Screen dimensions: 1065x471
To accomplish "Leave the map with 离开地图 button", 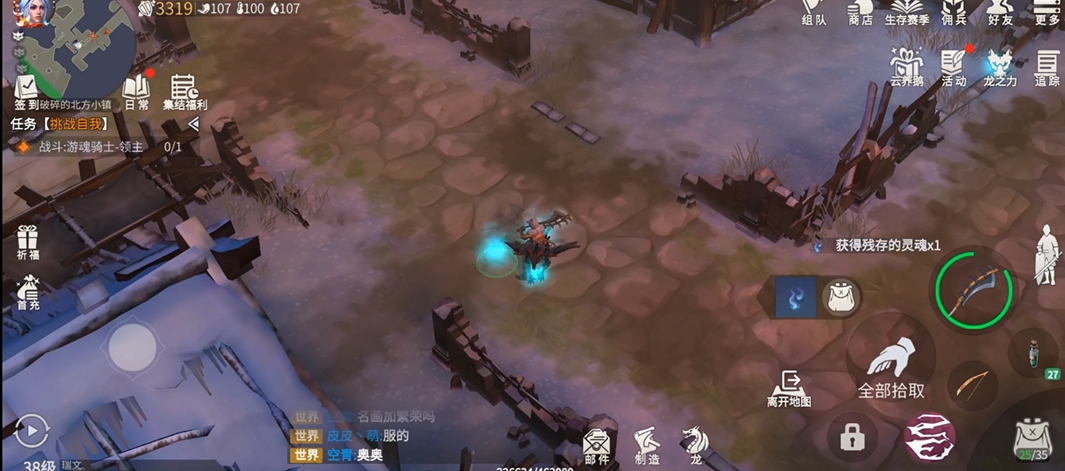I will [789, 388].
